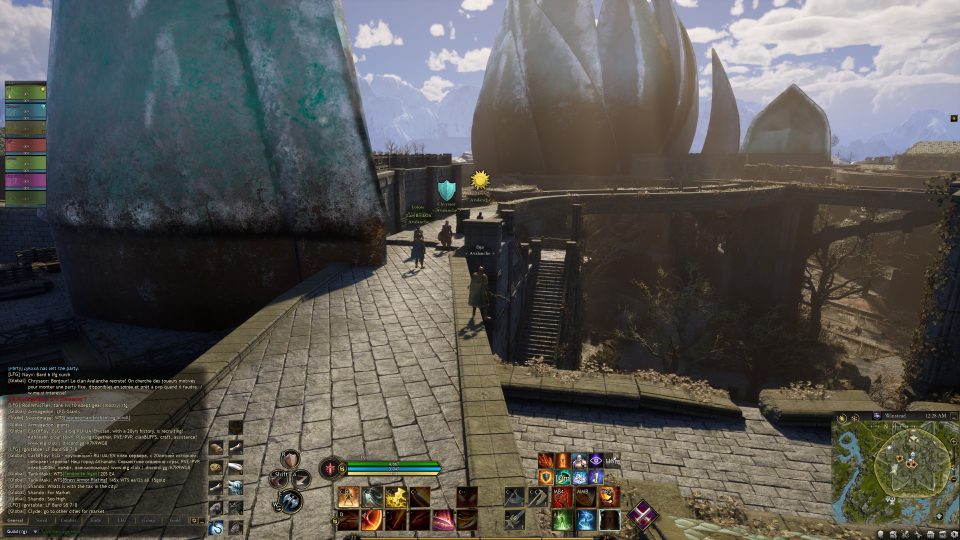Image resolution: width=960 pixels, height=540 pixels.
Task: Trigger the golden lightning strike skill
Action: coord(396,497)
